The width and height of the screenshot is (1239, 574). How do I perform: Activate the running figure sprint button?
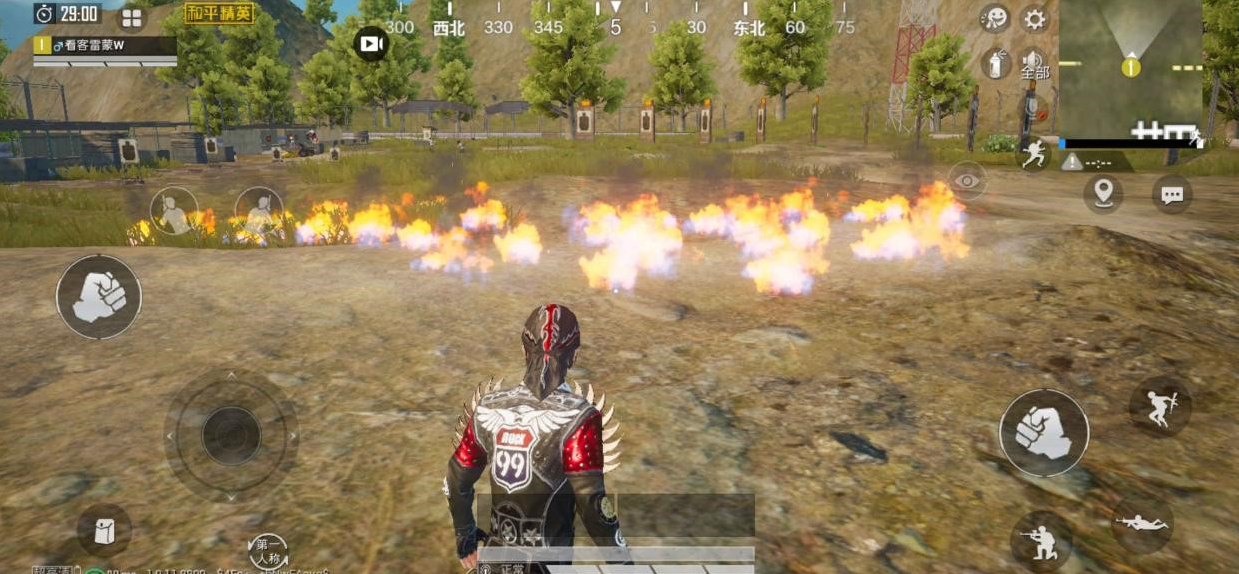(x=1034, y=153)
